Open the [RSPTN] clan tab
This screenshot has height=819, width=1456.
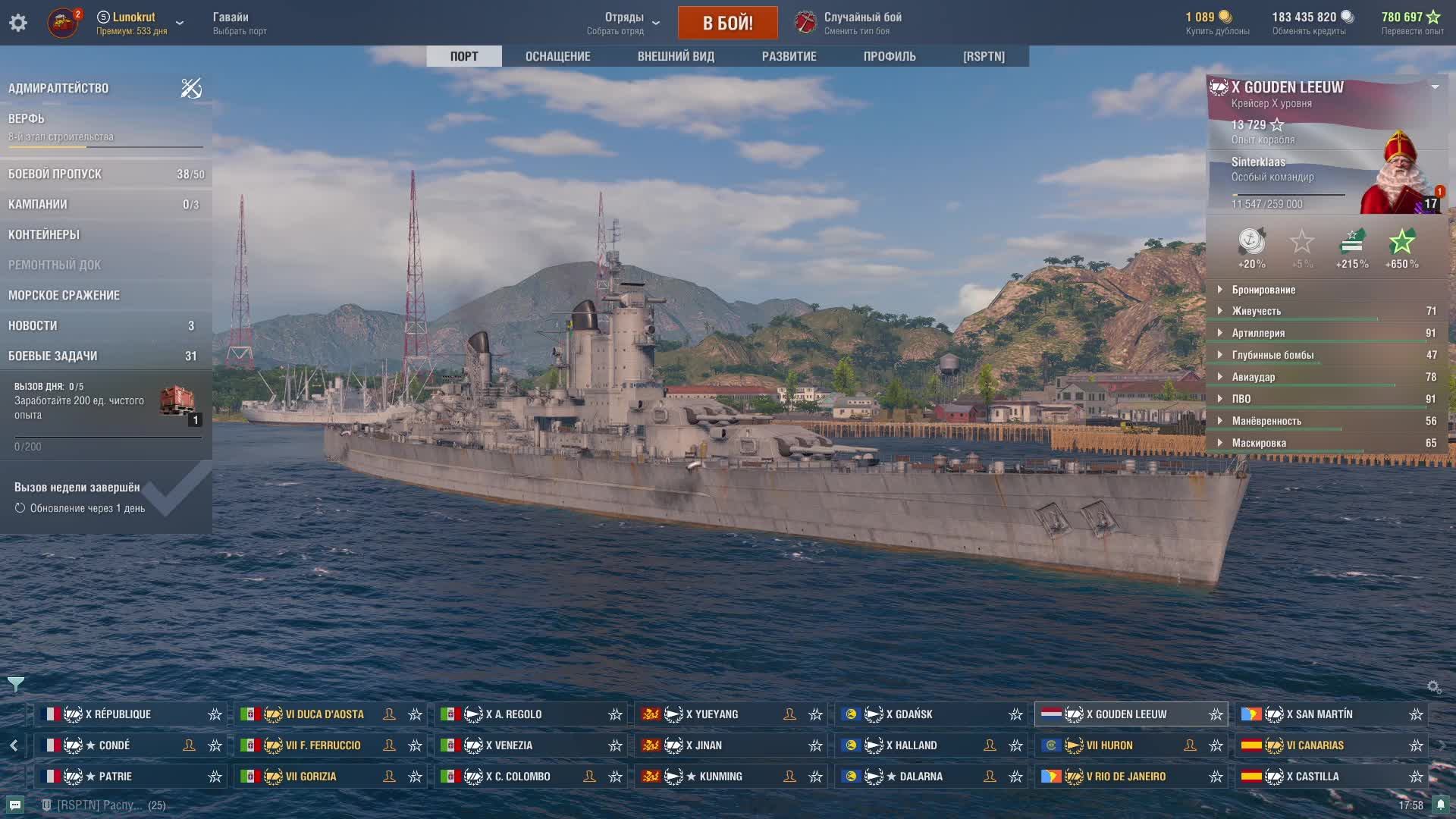[984, 56]
